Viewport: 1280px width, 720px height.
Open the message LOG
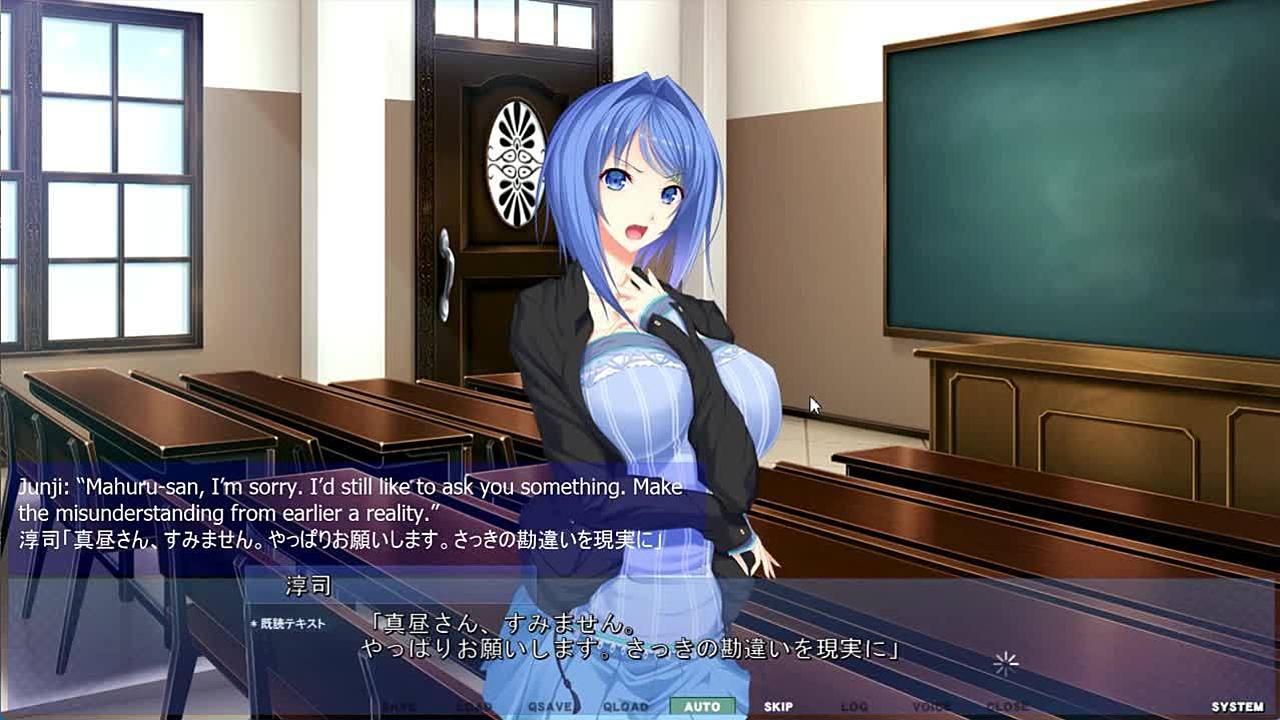854,707
